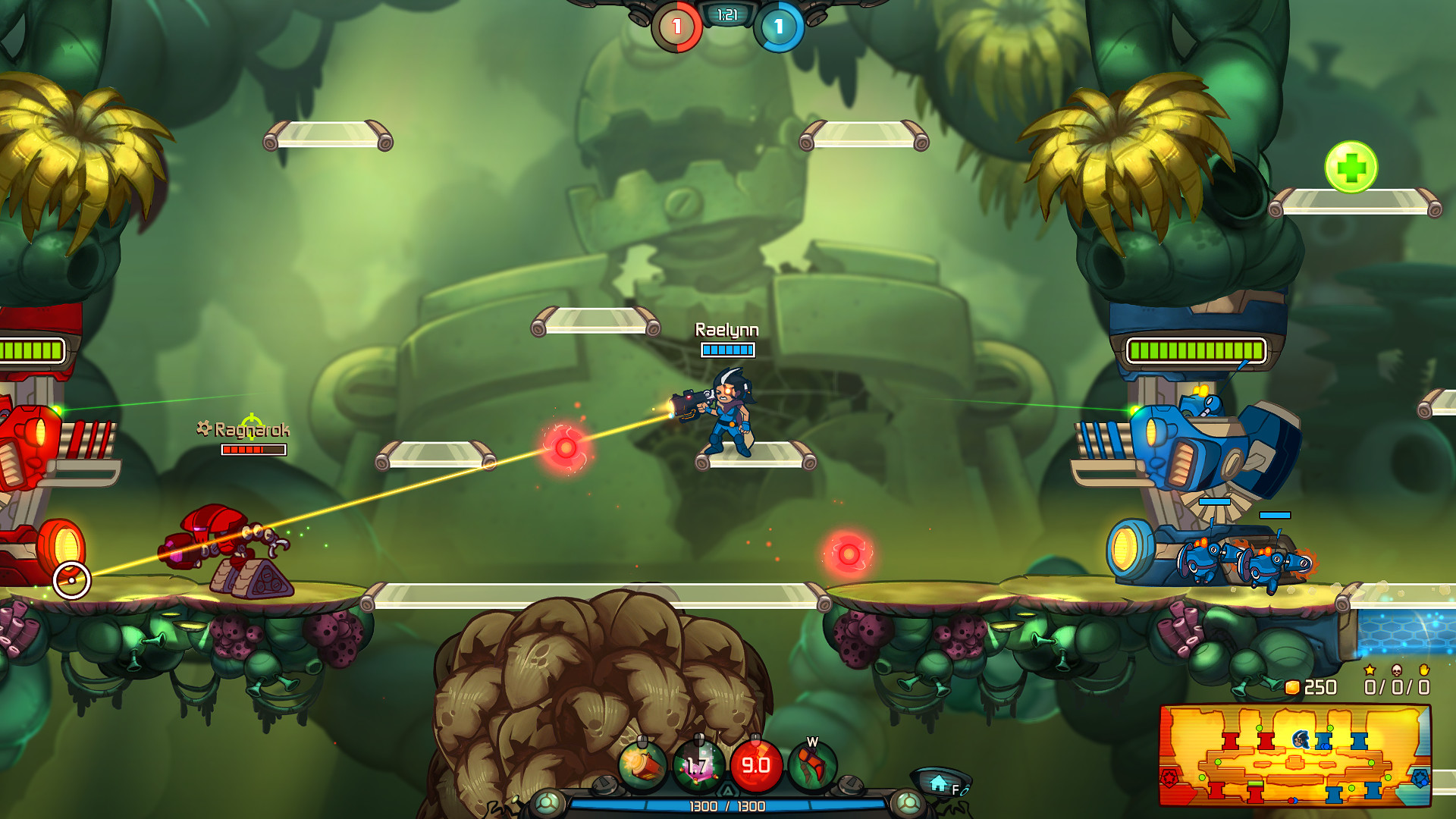The image size is (1456, 819).
Task: Click the home teleport F icon
Action: [940, 783]
